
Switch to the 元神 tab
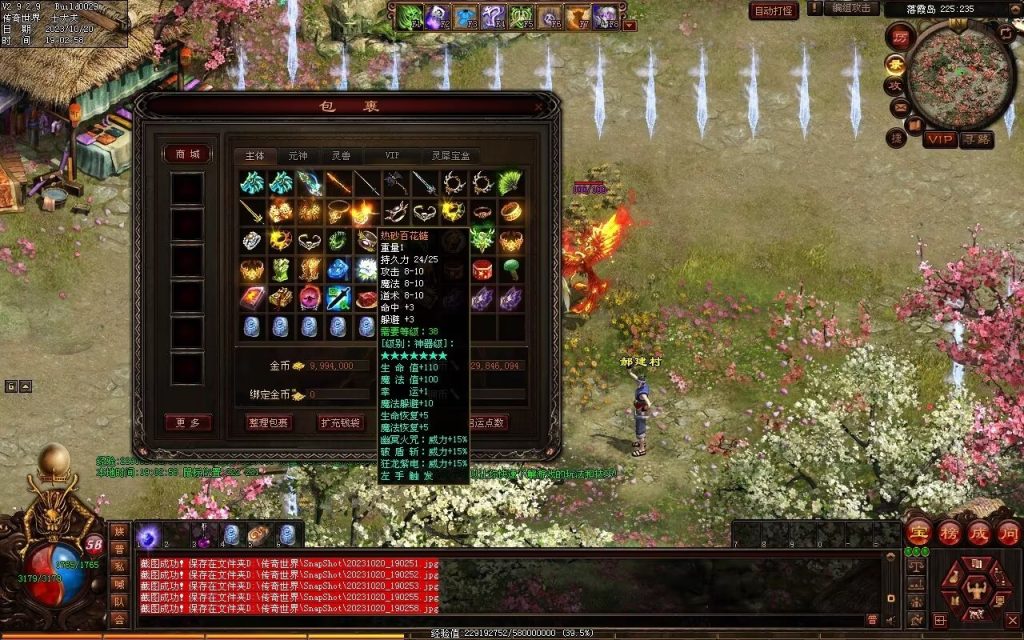298,156
